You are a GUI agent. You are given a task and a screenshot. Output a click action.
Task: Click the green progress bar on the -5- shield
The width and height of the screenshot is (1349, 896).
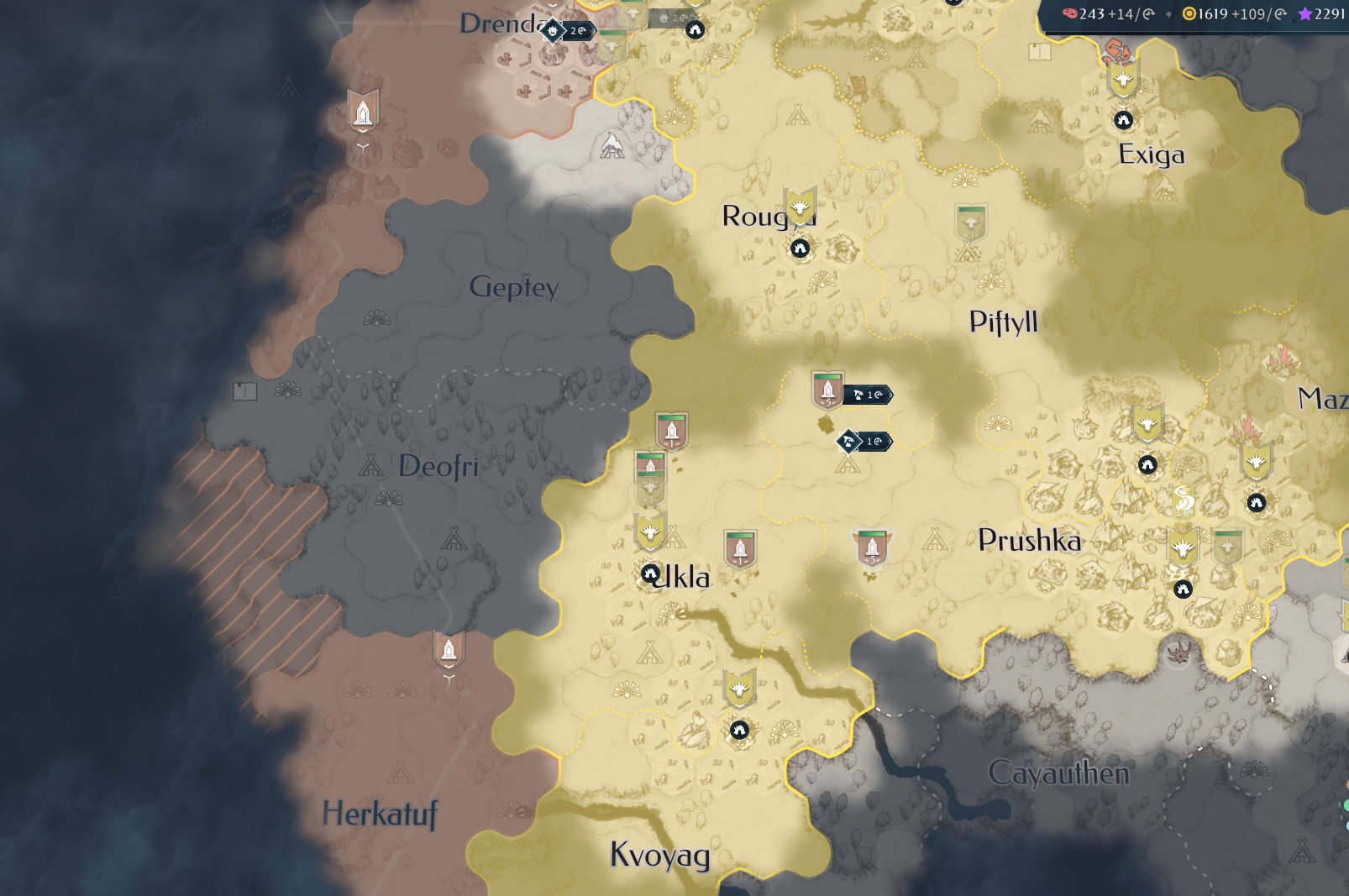pos(827,377)
